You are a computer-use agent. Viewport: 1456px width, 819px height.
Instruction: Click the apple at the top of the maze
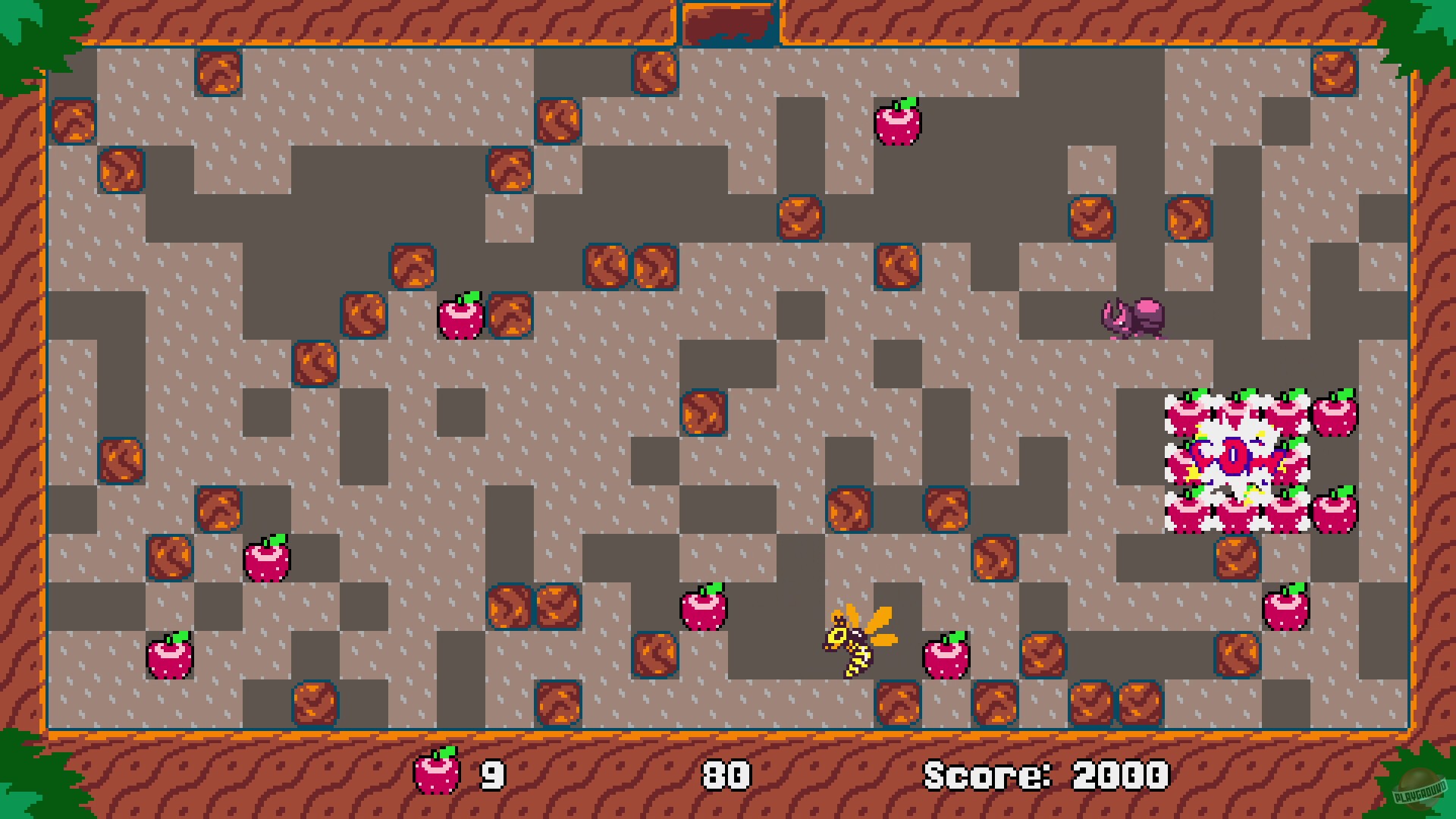point(899,124)
